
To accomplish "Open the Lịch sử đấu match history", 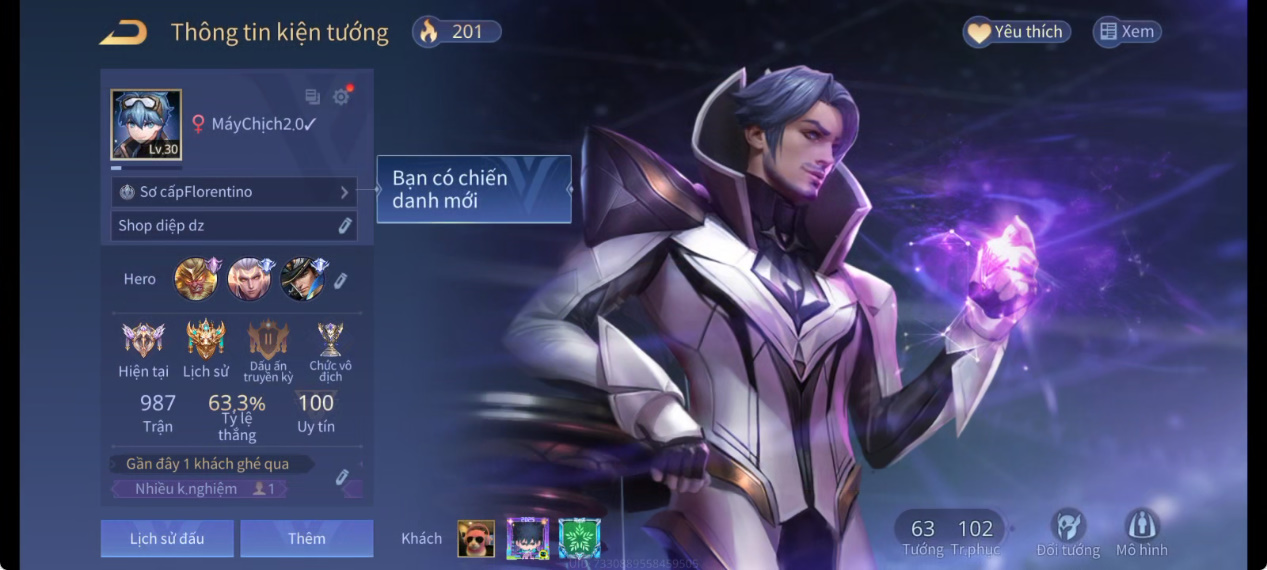I will tap(167, 539).
